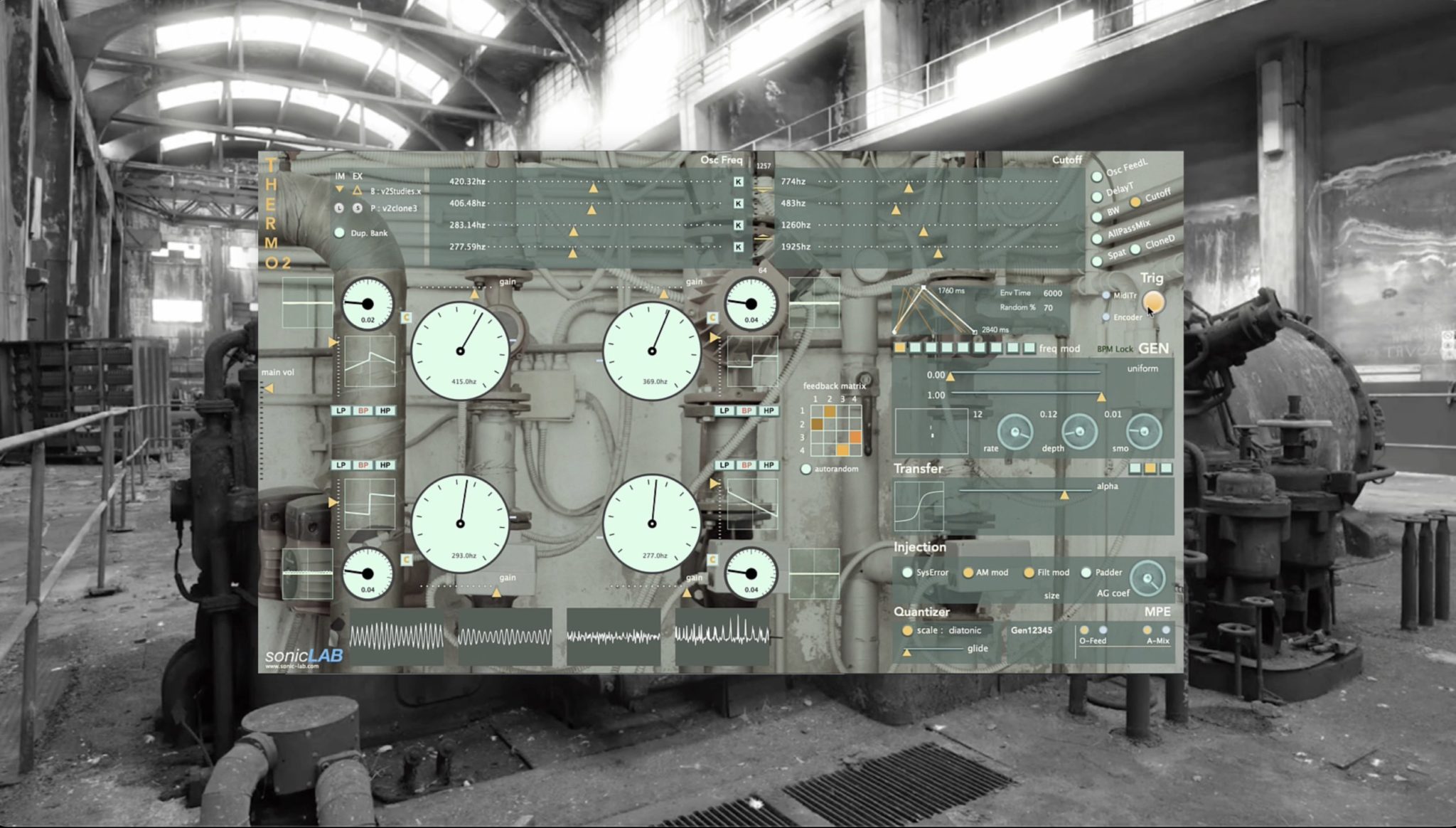Click the EX export triangle icon
Image resolution: width=1456 pixels, height=828 pixels.
(x=357, y=191)
